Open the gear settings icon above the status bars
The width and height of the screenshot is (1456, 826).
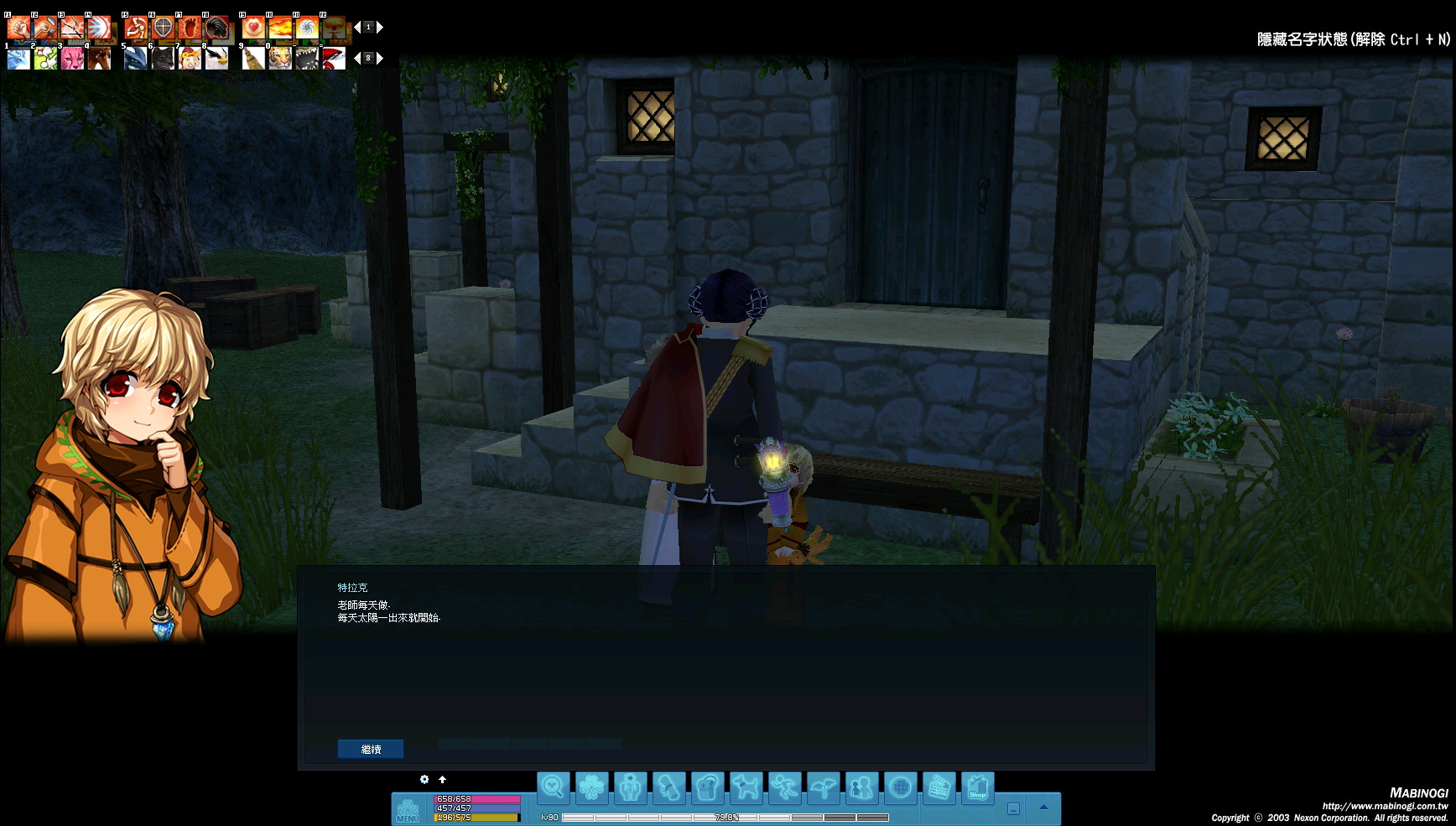[x=424, y=779]
